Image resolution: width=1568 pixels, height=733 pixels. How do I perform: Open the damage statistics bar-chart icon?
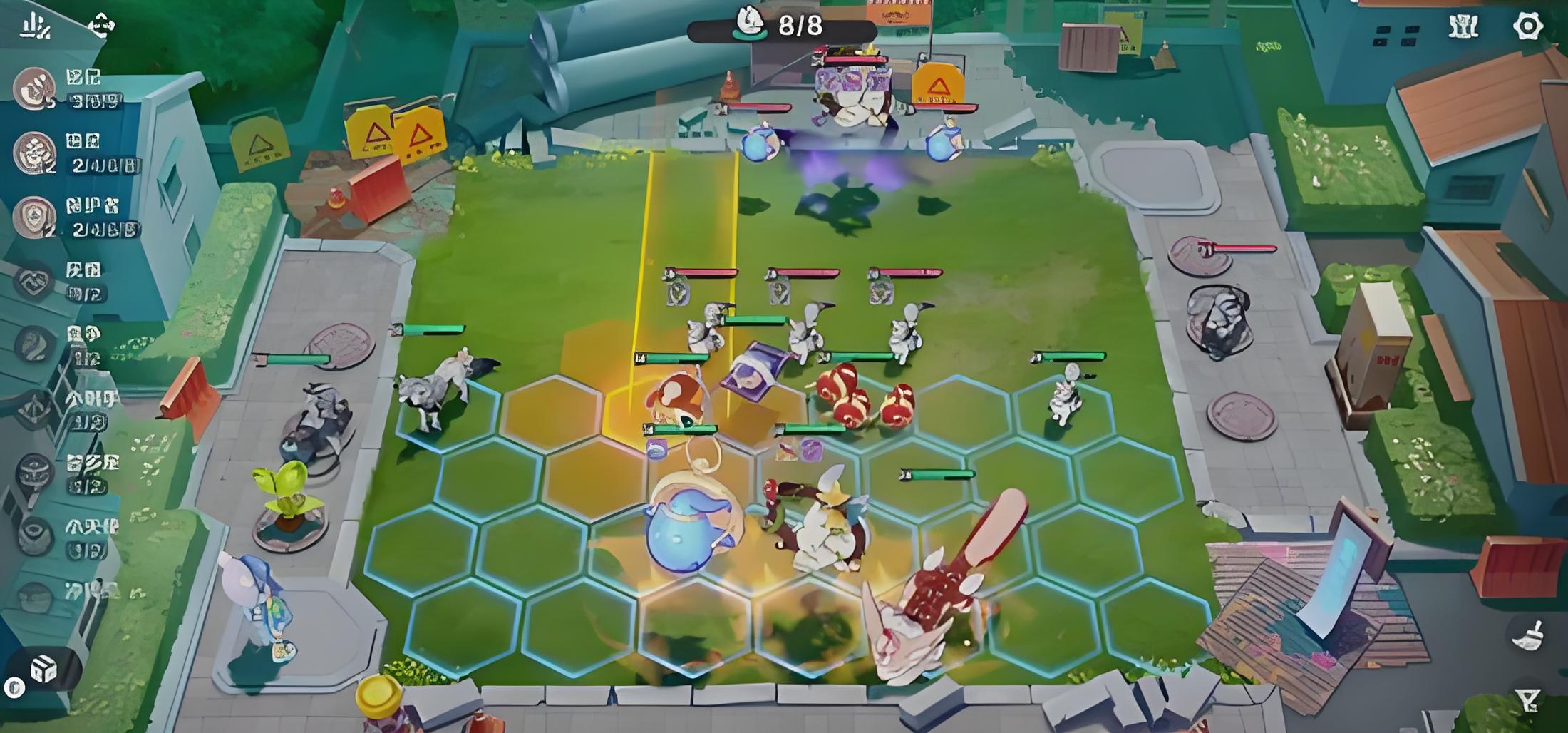click(34, 26)
